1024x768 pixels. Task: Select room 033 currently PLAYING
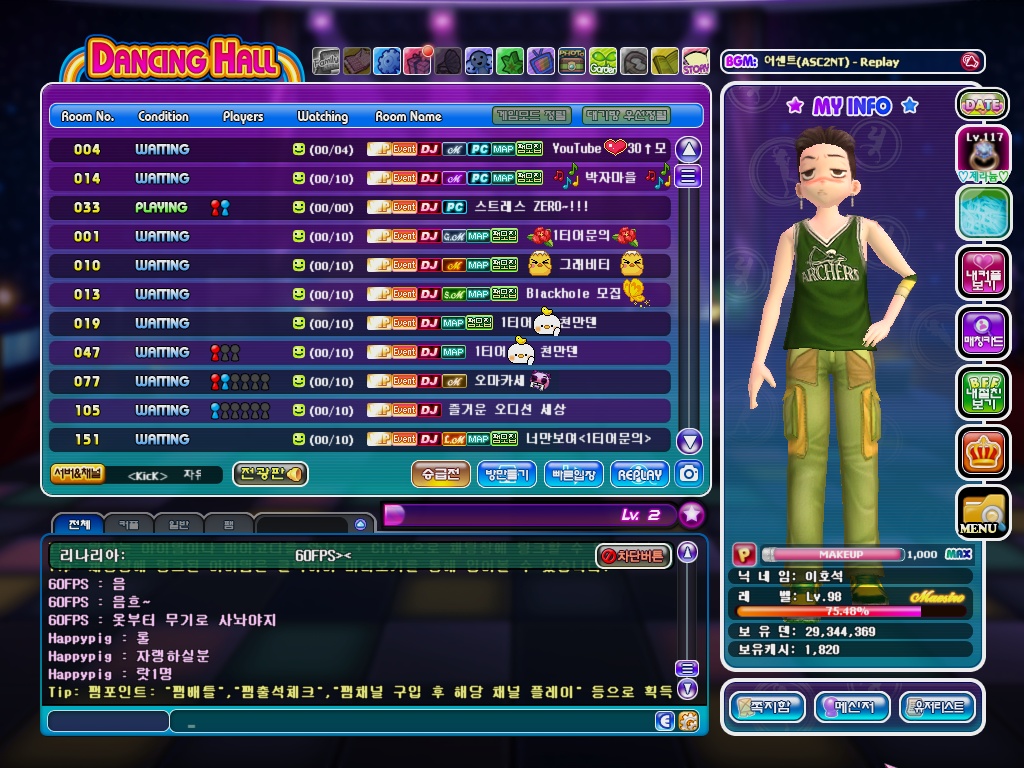click(360, 207)
